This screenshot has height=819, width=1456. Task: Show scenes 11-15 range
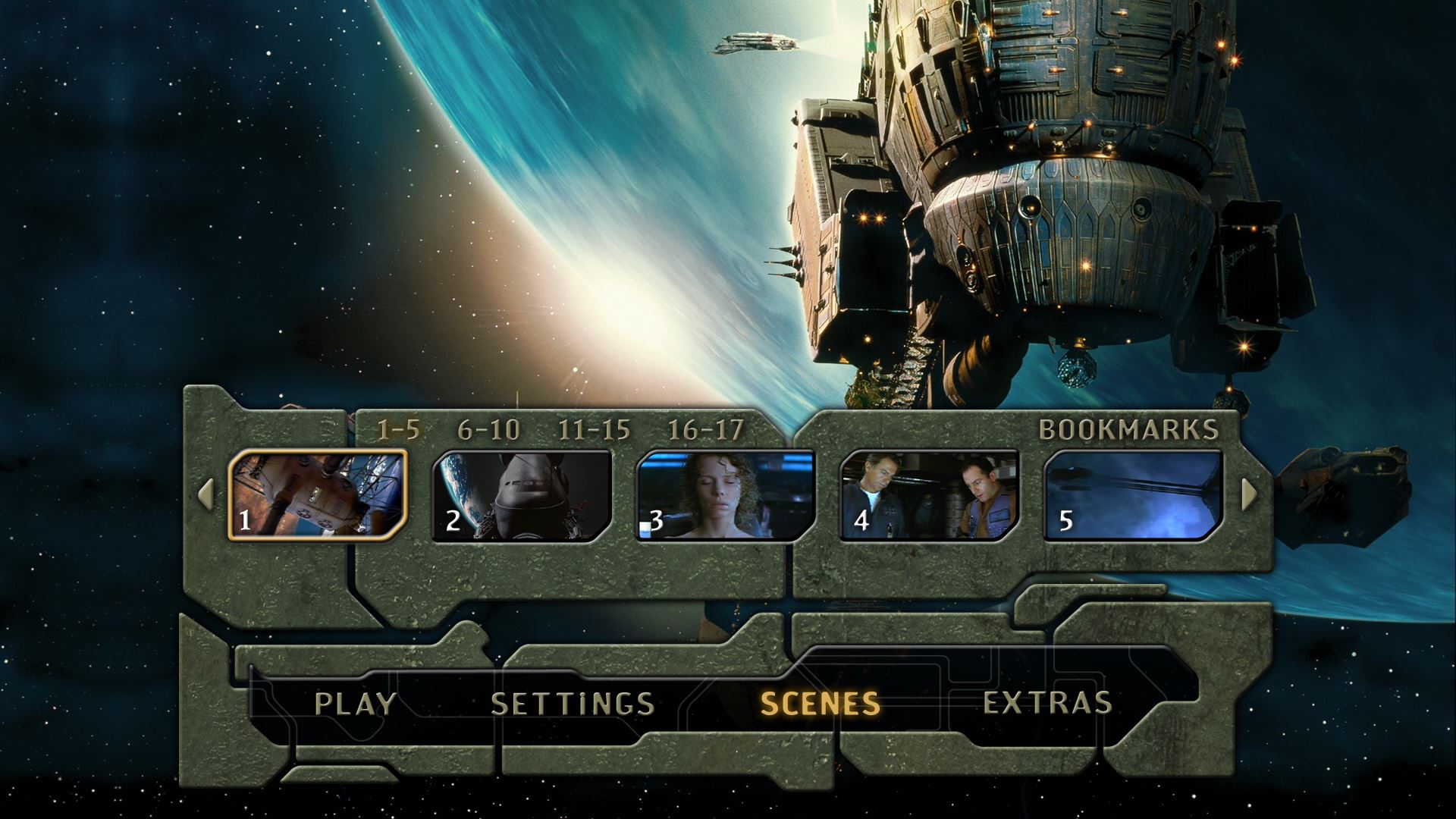point(594,430)
